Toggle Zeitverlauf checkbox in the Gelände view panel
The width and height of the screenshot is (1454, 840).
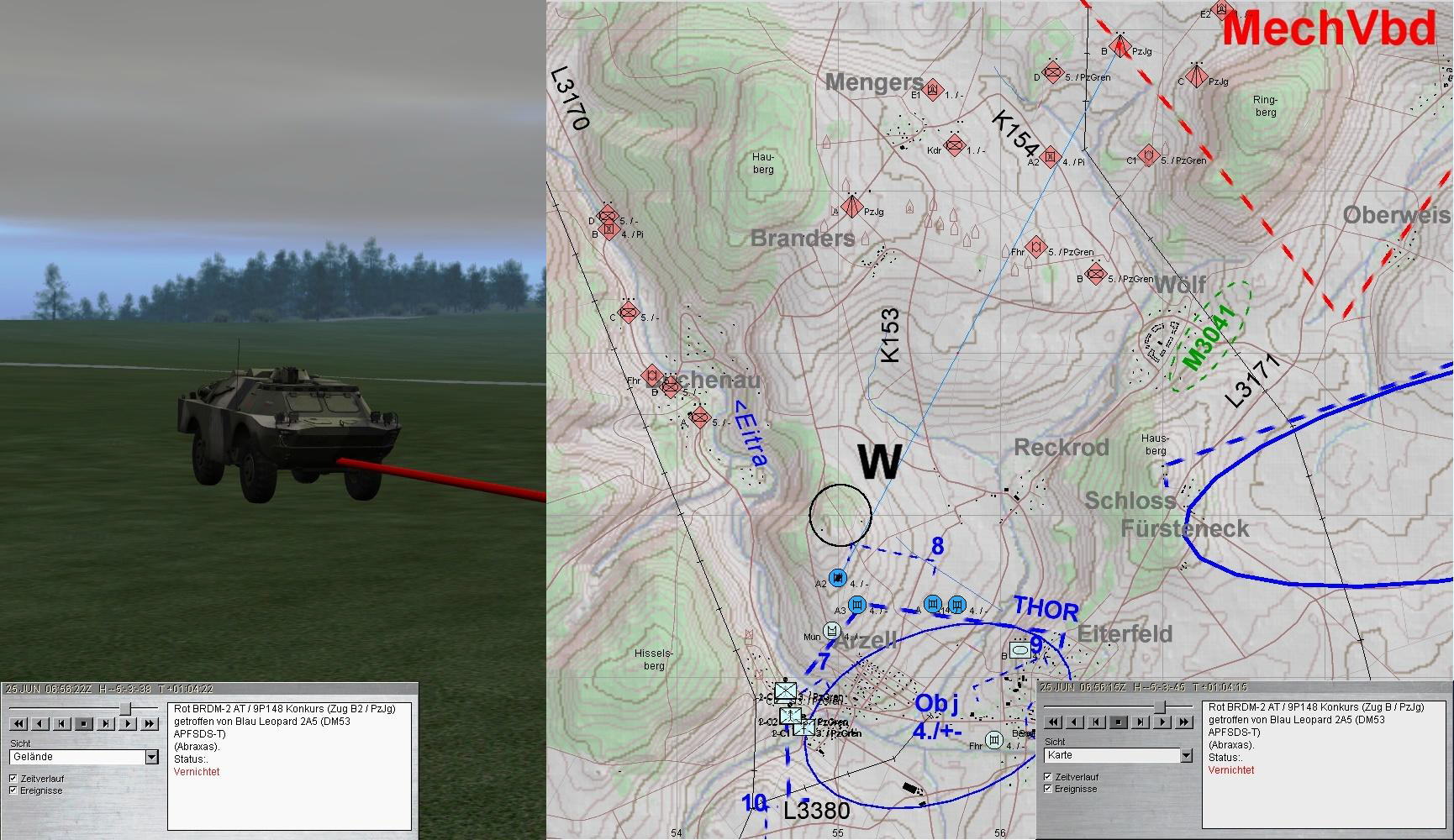coord(13,779)
